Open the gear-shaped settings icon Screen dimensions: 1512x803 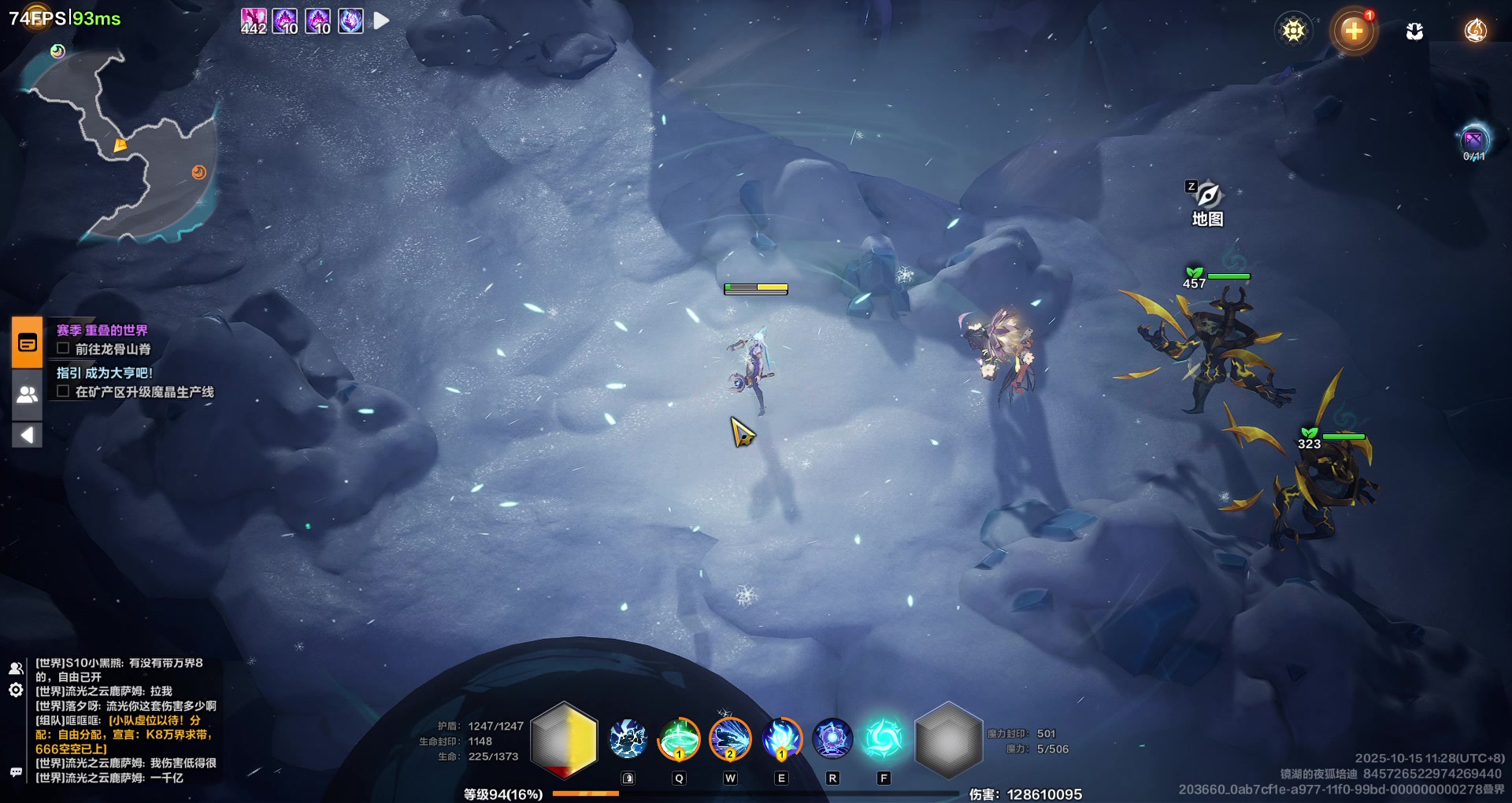pos(1293,31)
